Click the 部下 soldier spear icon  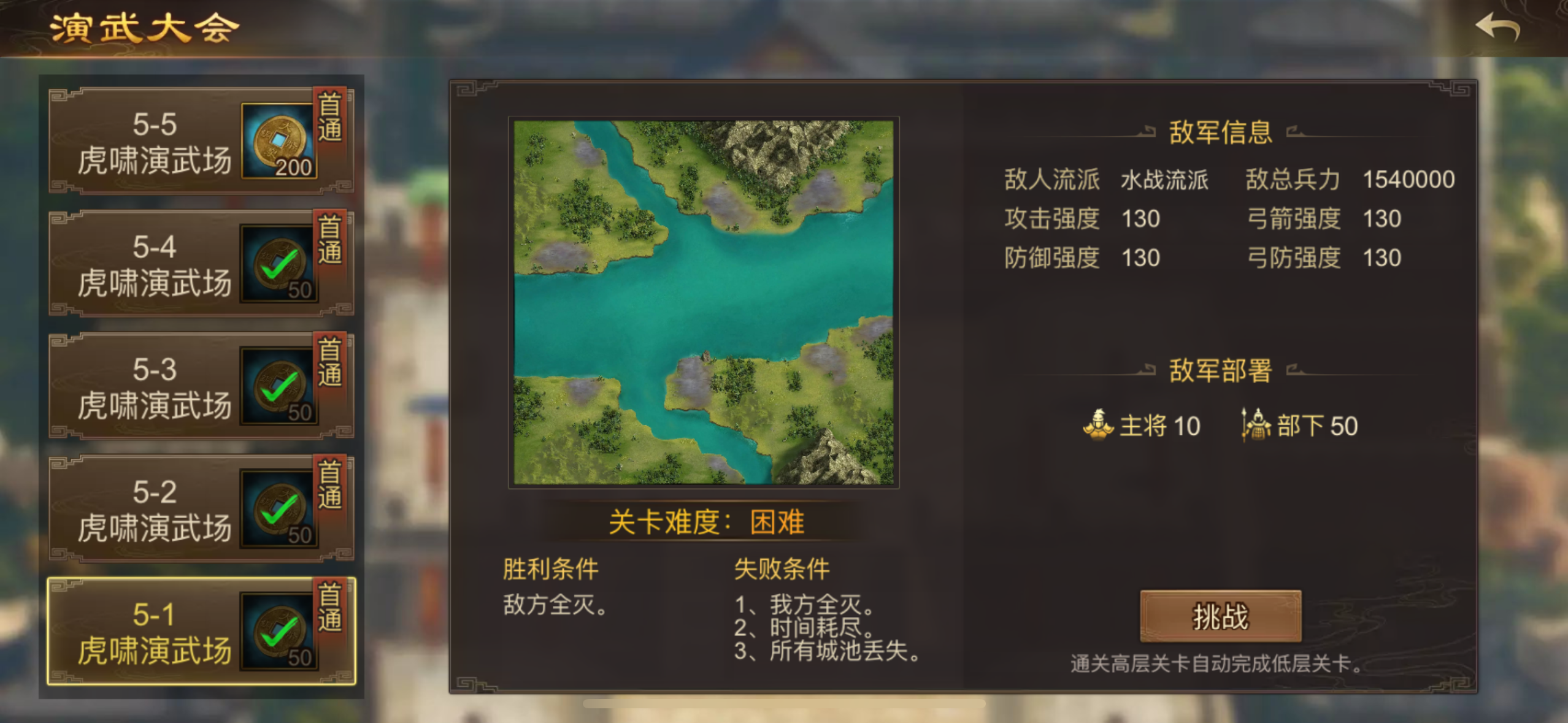(1259, 425)
